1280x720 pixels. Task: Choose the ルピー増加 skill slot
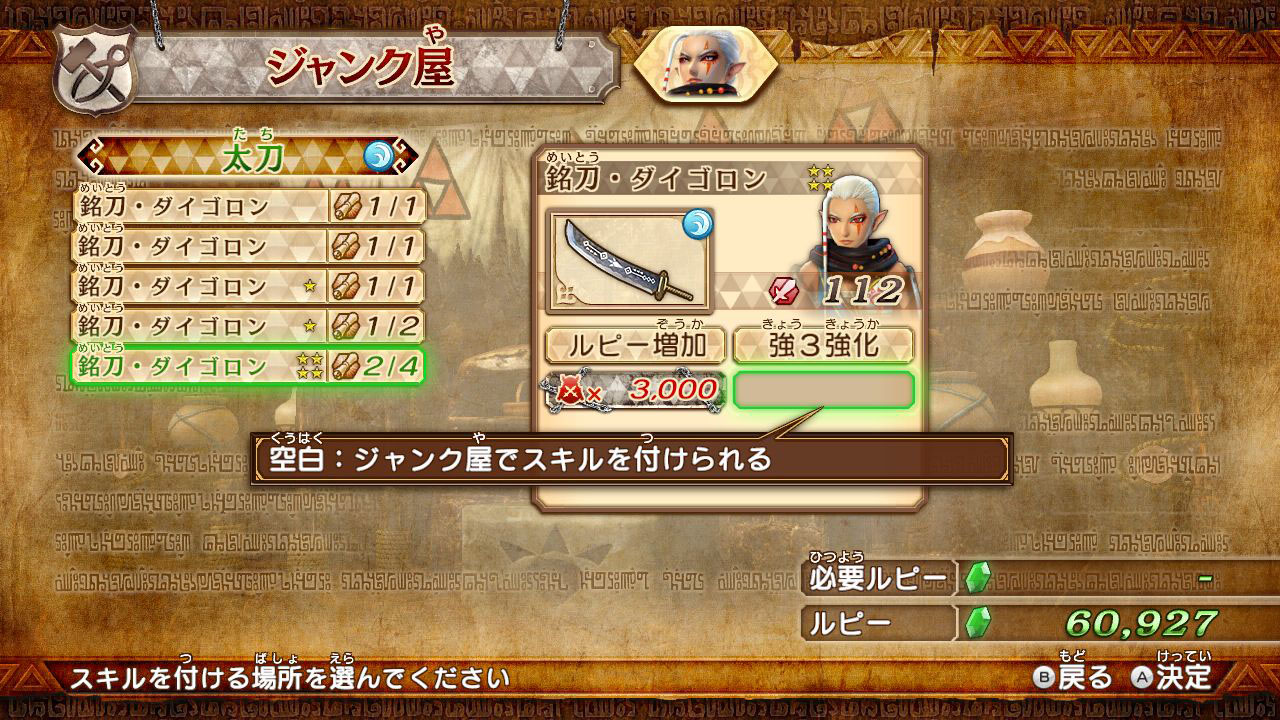[634, 346]
